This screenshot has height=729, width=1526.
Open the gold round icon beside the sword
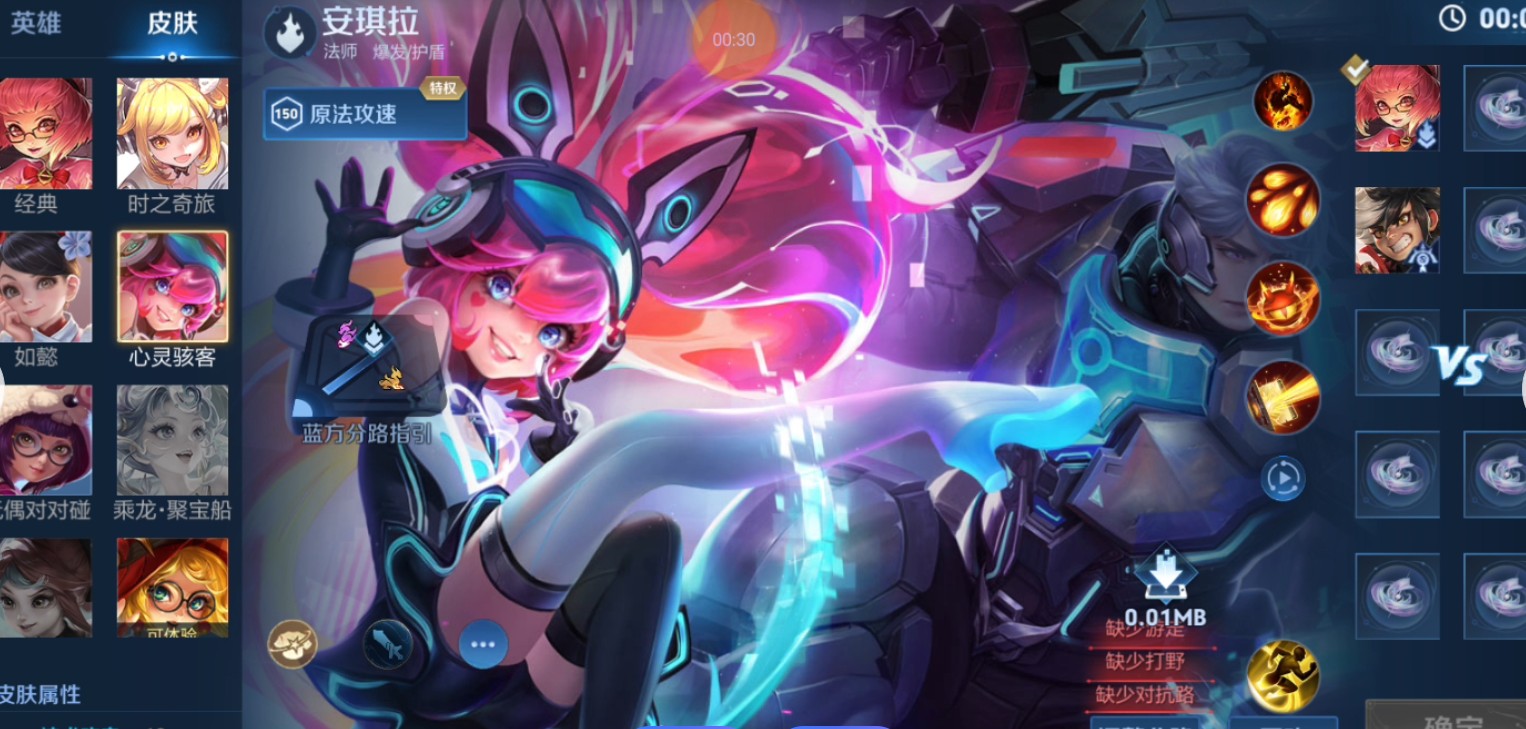pyautogui.click(x=292, y=644)
